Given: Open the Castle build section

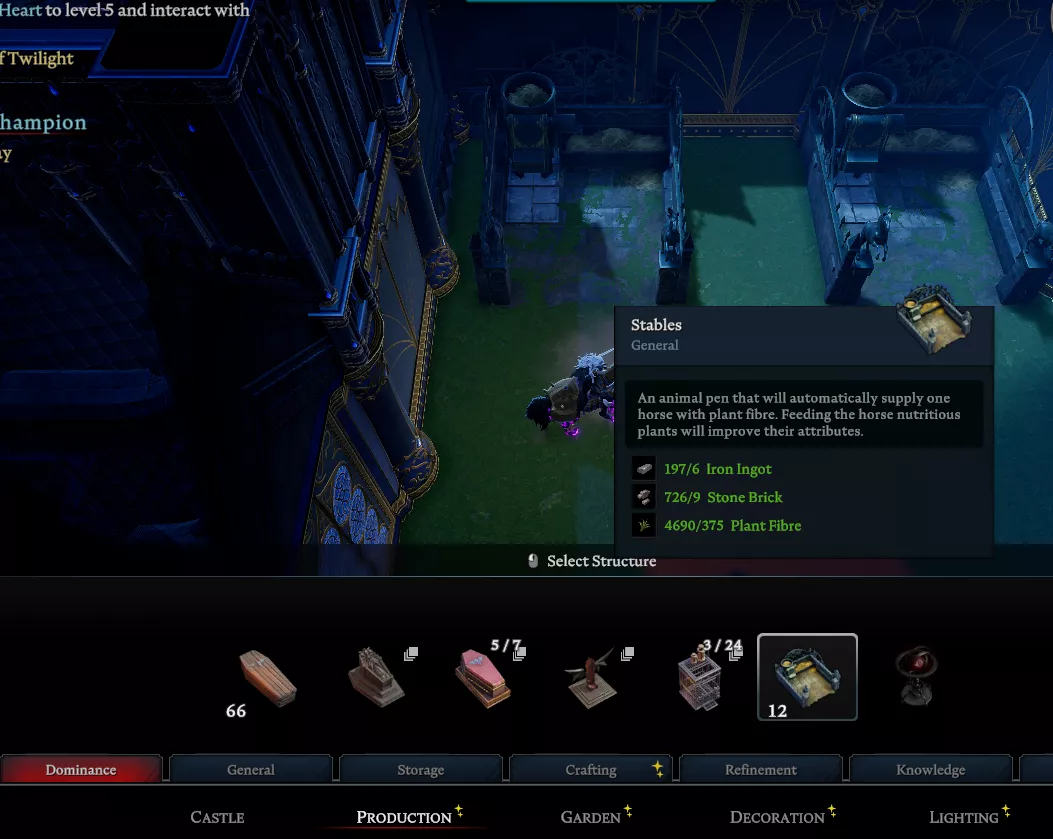Looking at the screenshot, I should tap(217, 817).
